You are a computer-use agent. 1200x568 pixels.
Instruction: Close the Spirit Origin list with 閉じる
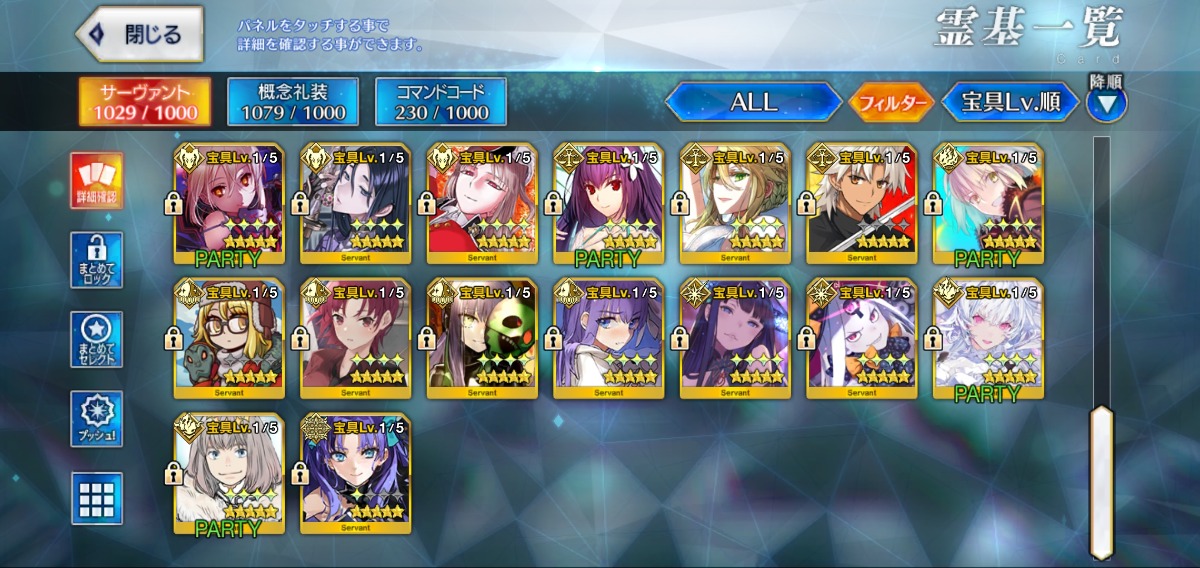click(x=140, y=35)
